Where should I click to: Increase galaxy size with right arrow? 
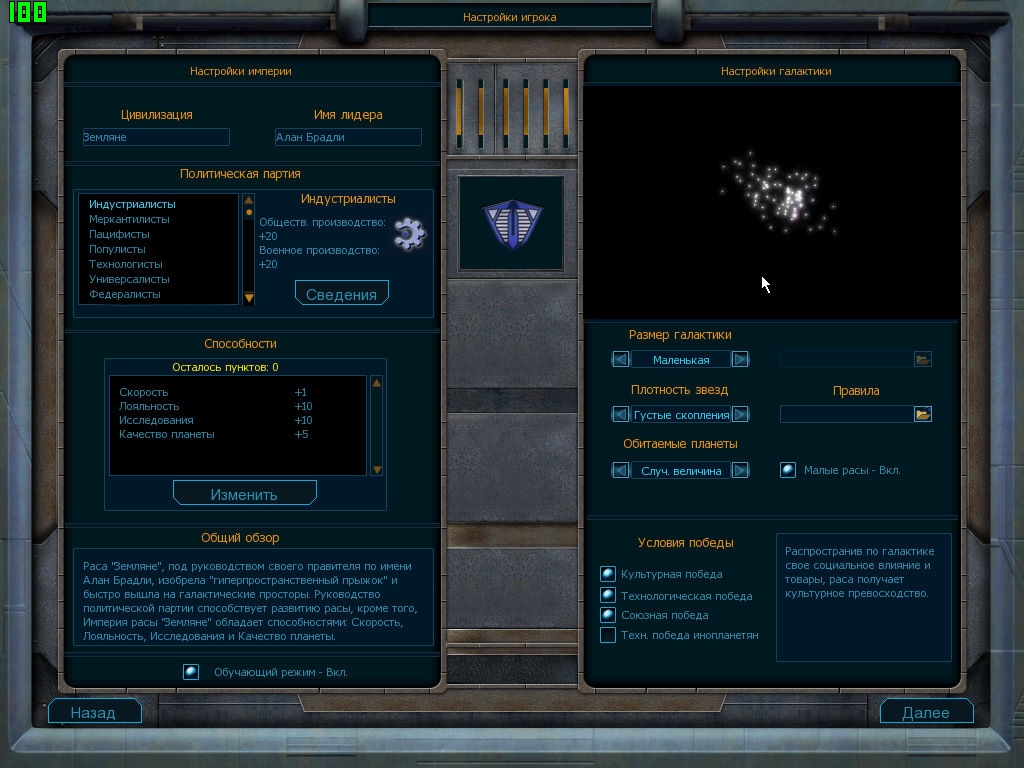740,359
